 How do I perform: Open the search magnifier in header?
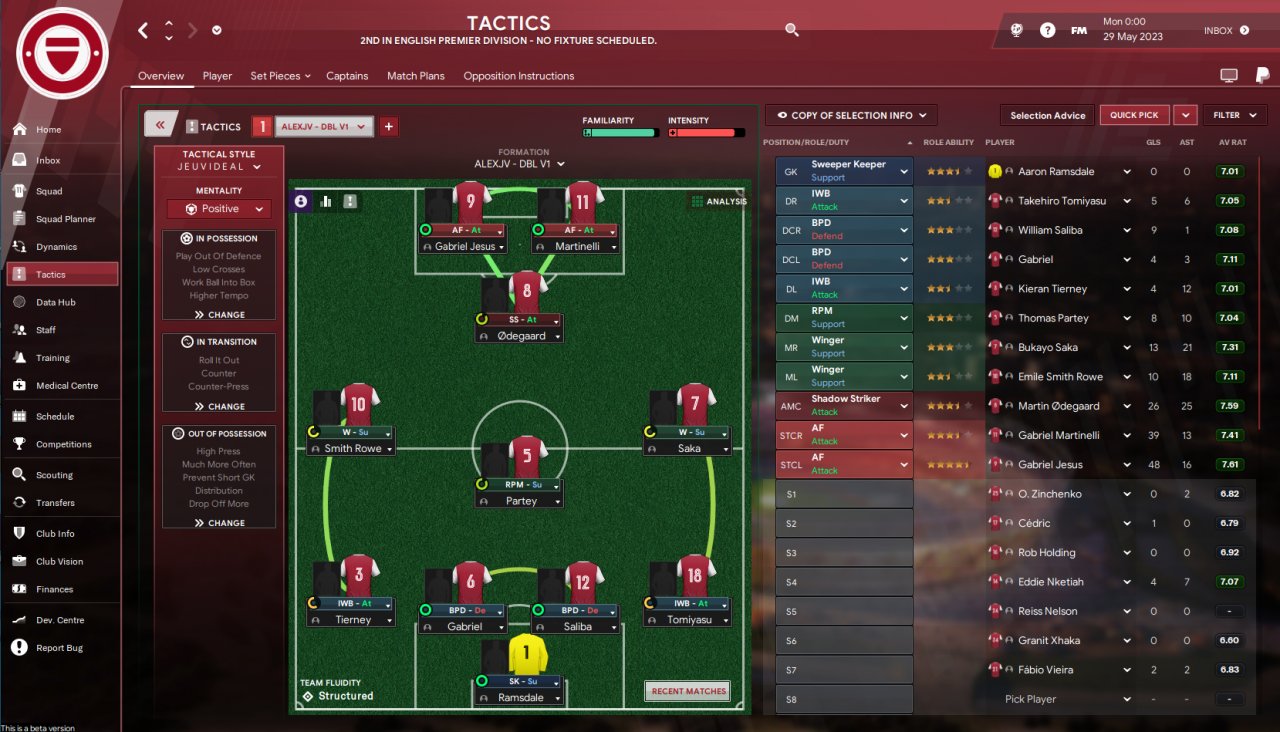tap(792, 30)
